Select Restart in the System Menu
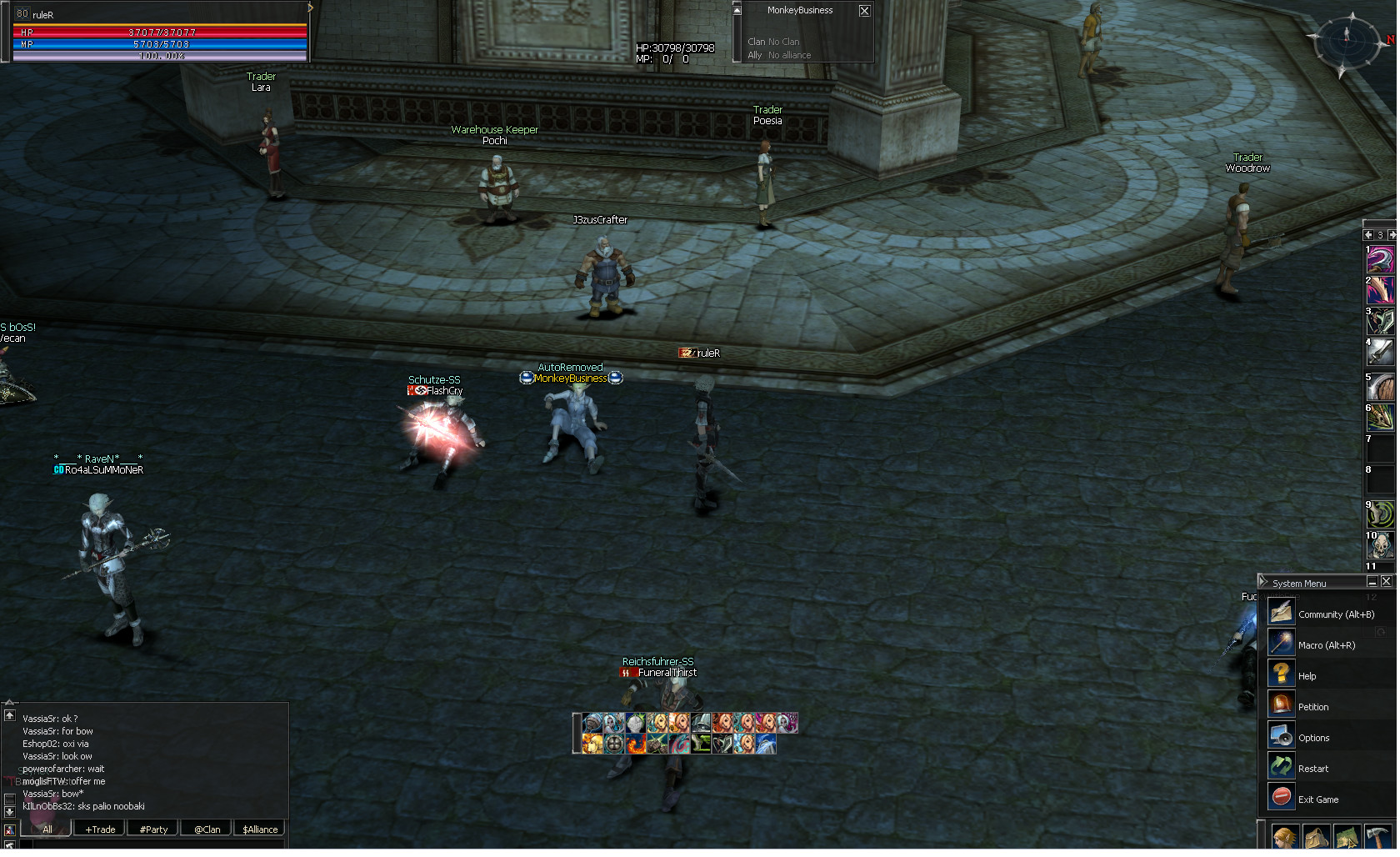 (x=1312, y=769)
